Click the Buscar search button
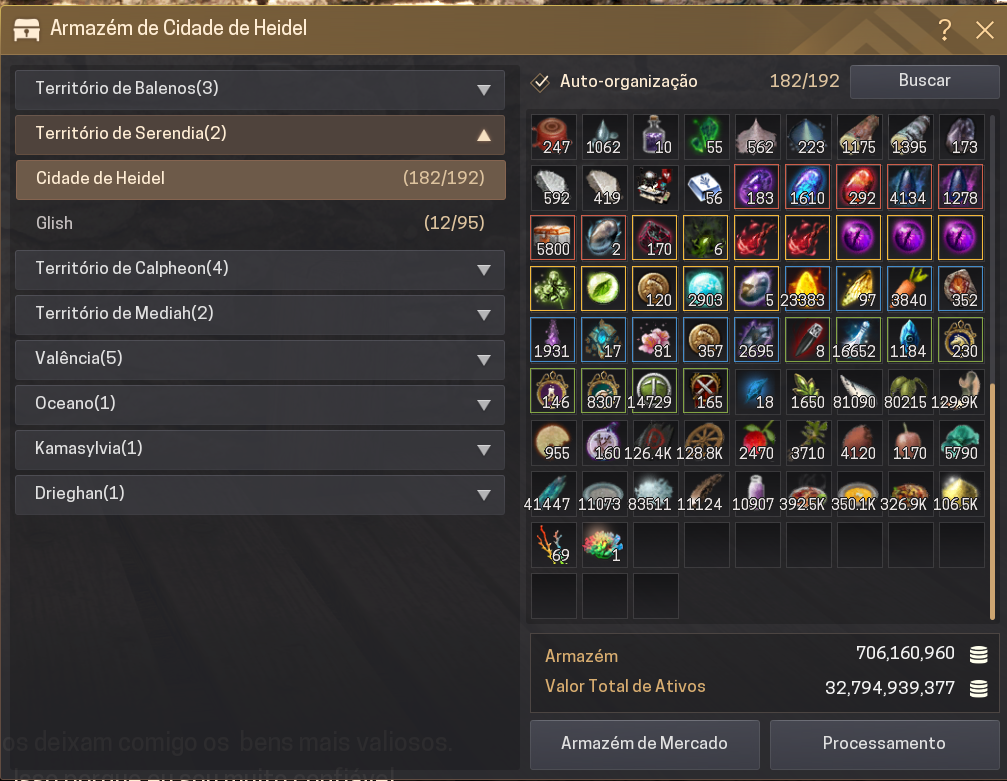1007x781 pixels. point(924,82)
